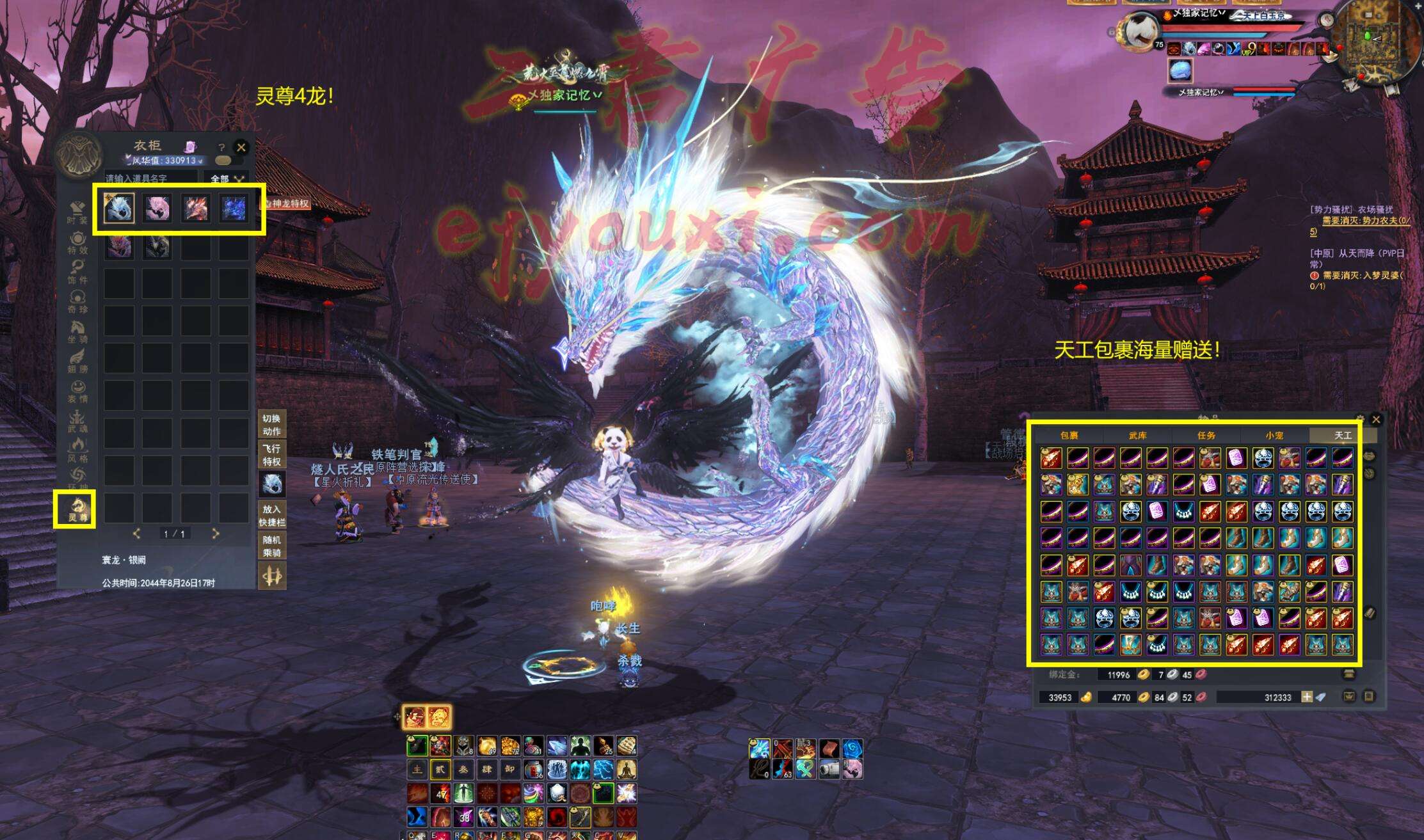
Task: Open the 全部 filter dropdown
Action: tap(227, 178)
